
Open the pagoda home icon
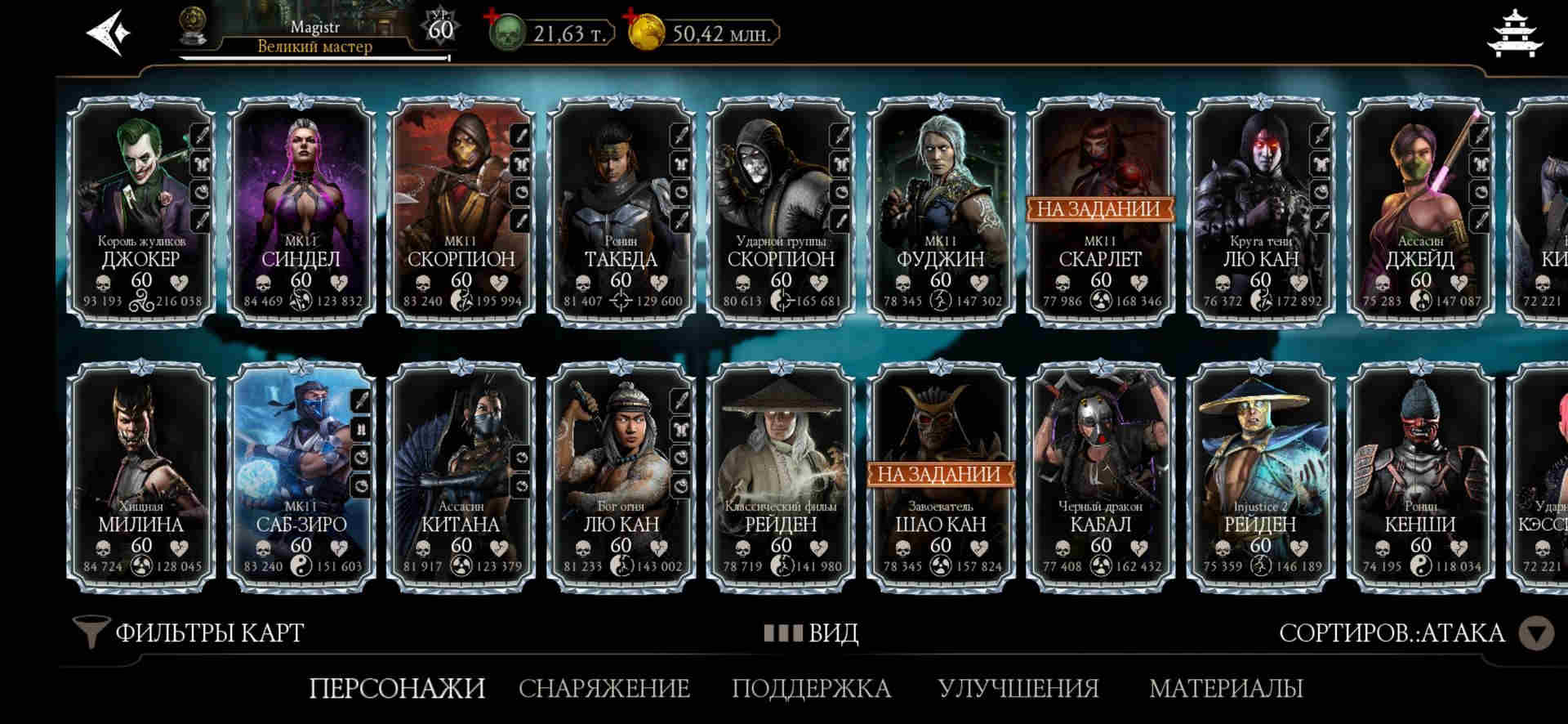pyautogui.click(x=1515, y=34)
